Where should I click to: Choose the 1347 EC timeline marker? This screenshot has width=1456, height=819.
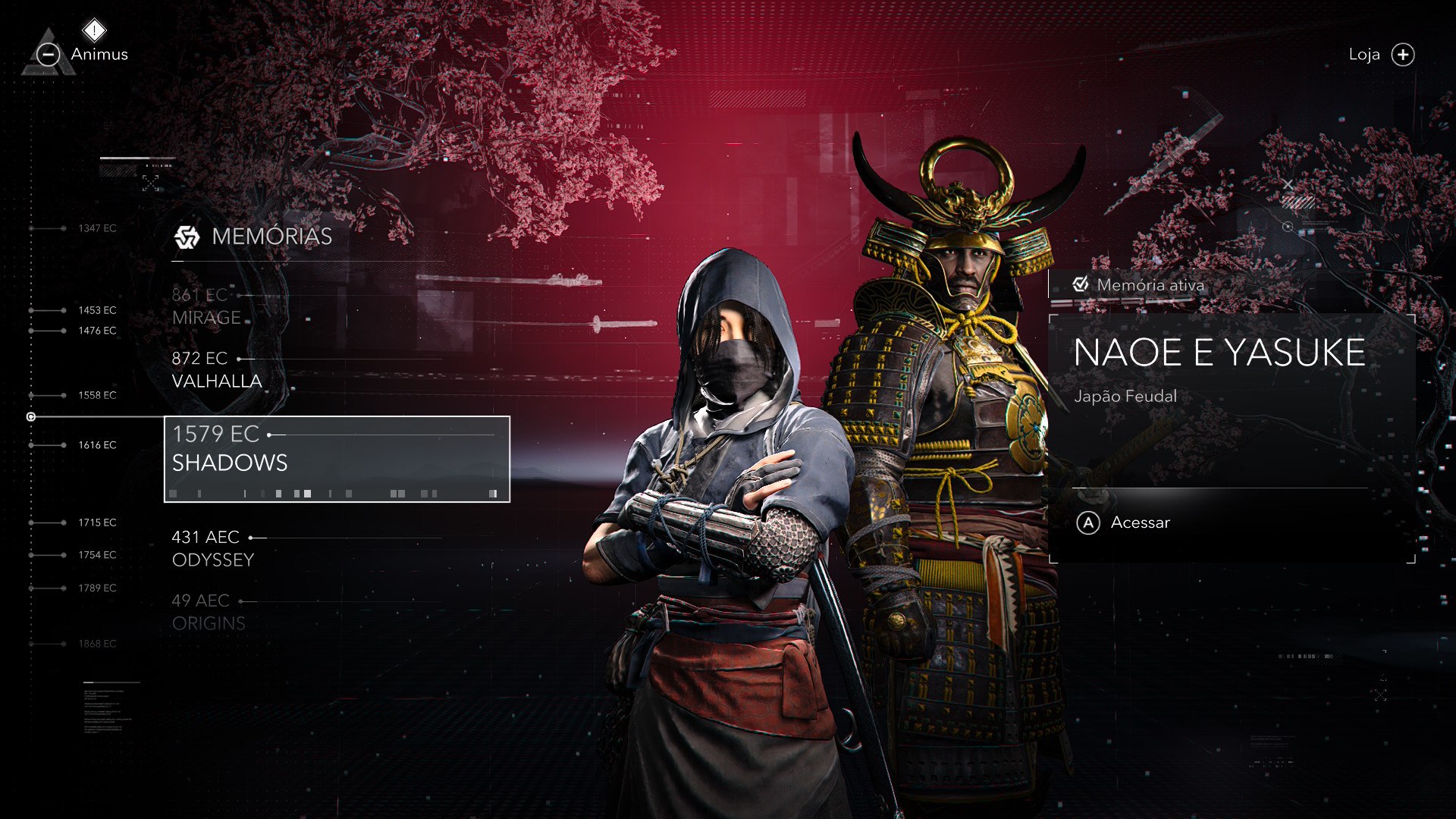[x=97, y=228]
